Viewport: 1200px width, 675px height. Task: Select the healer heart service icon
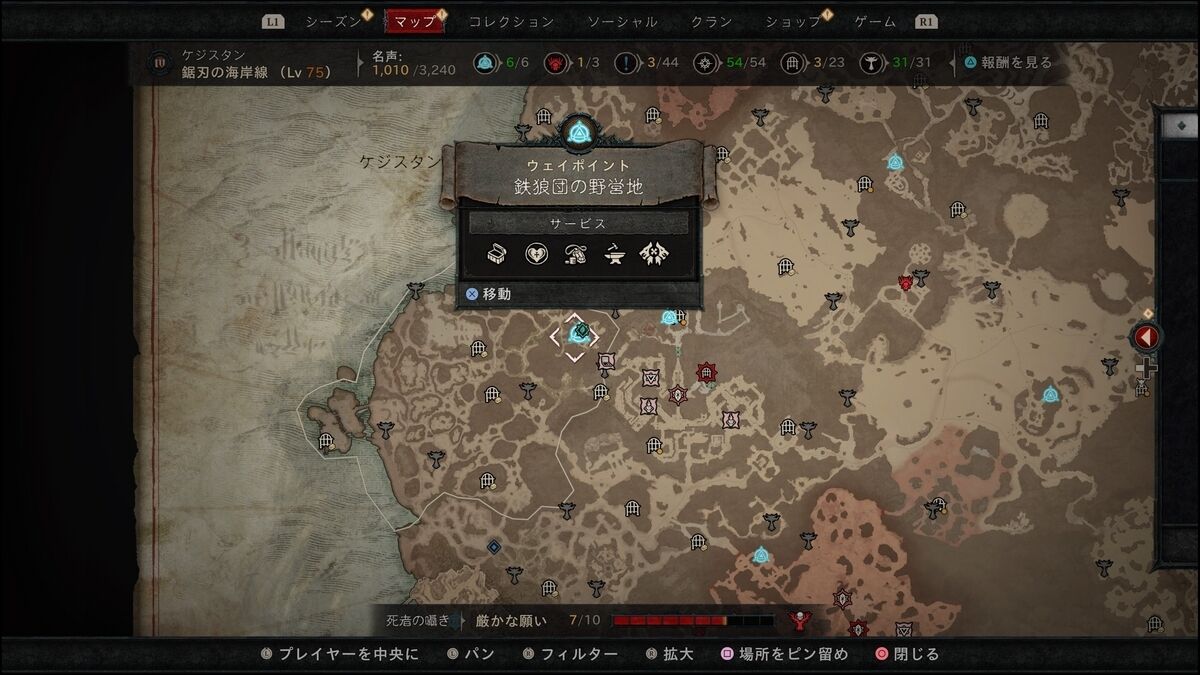pyautogui.click(x=537, y=254)
